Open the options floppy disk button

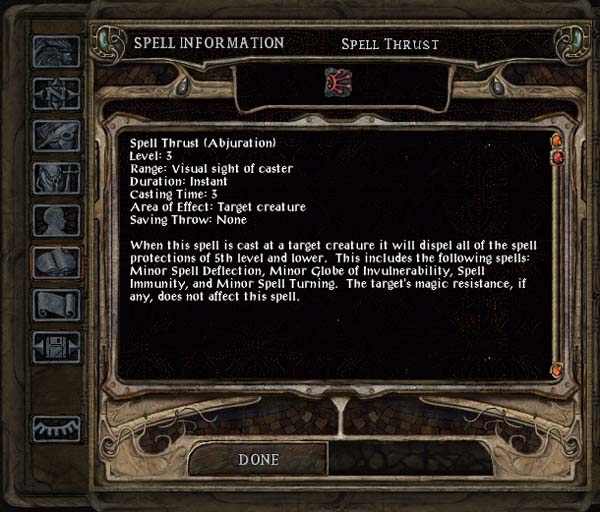[x=56, y=347]
